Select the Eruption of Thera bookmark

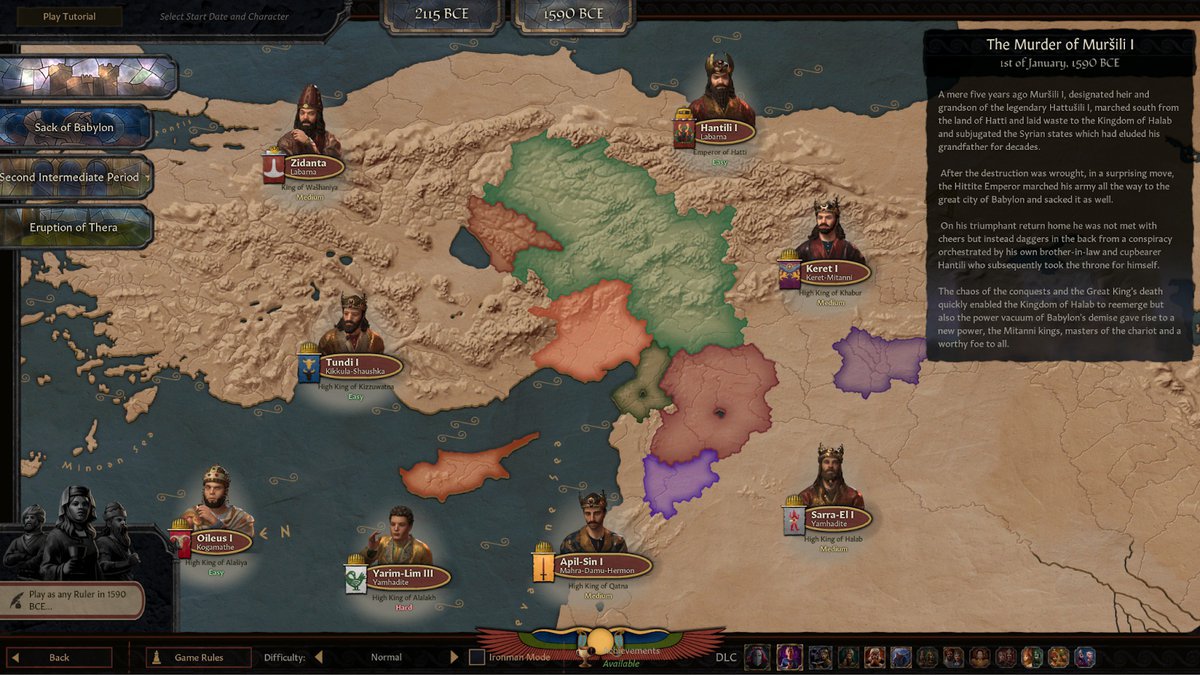click(74, 227)
